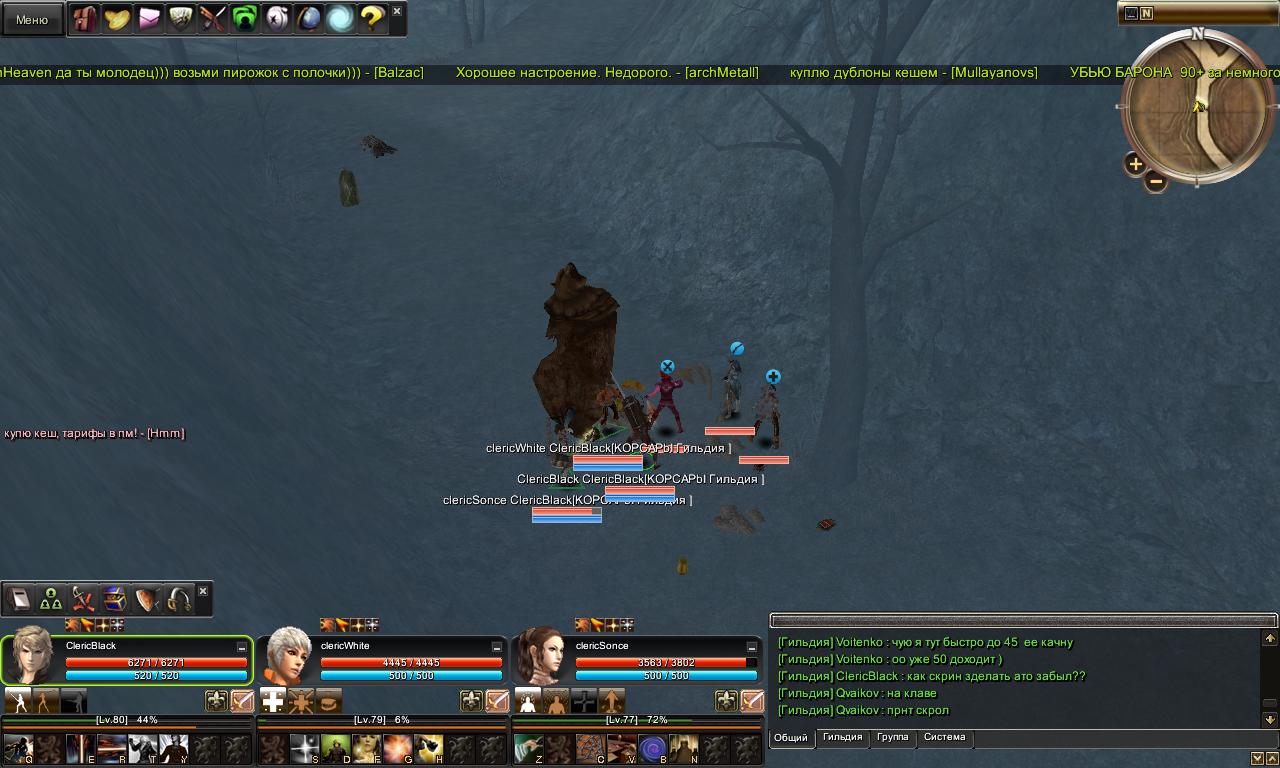Activate the purple swirl skill on key B
Screen dimensions: 1280x768
pos(653,748)
